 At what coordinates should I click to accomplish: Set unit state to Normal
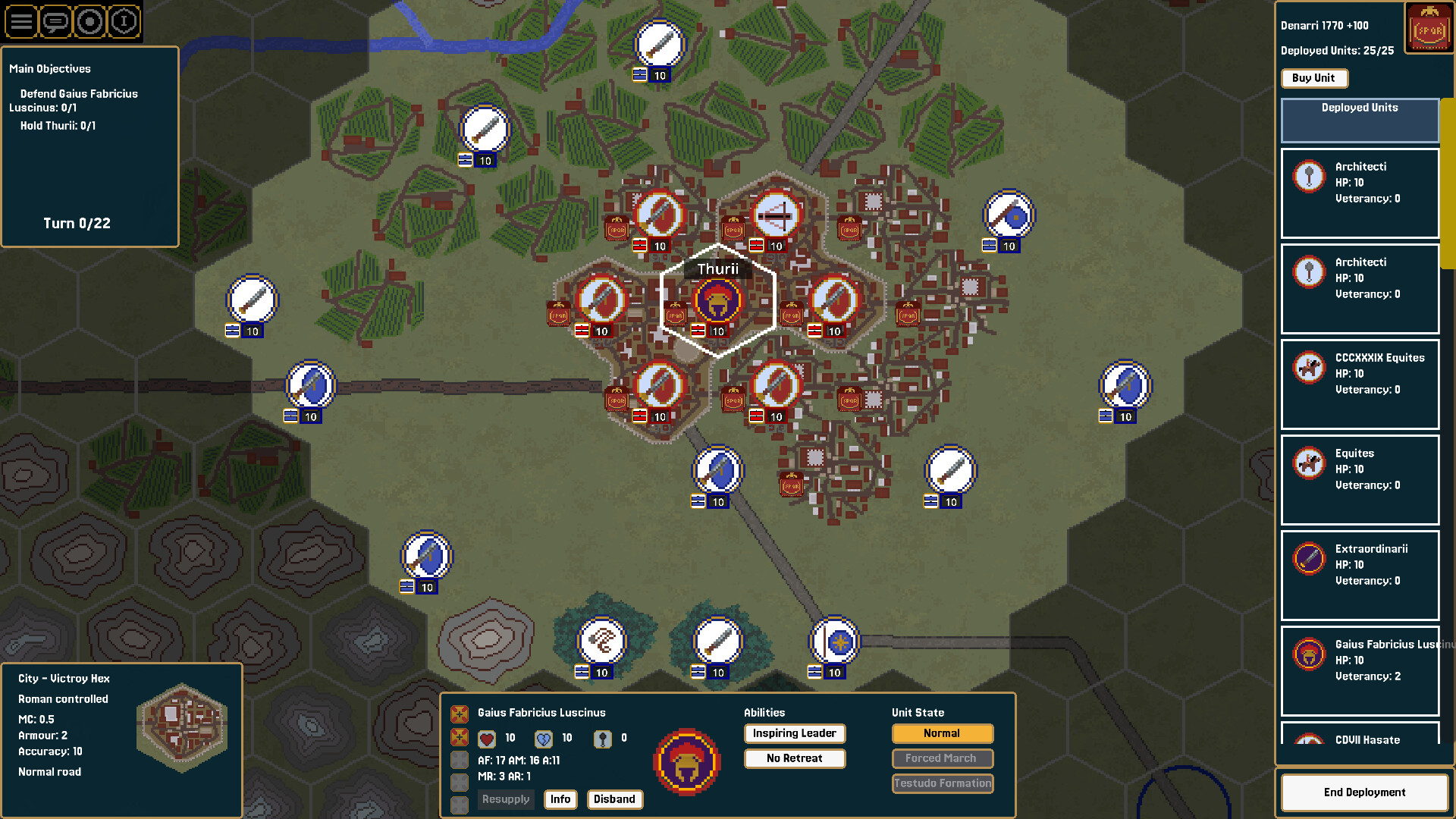click(942, 733)
